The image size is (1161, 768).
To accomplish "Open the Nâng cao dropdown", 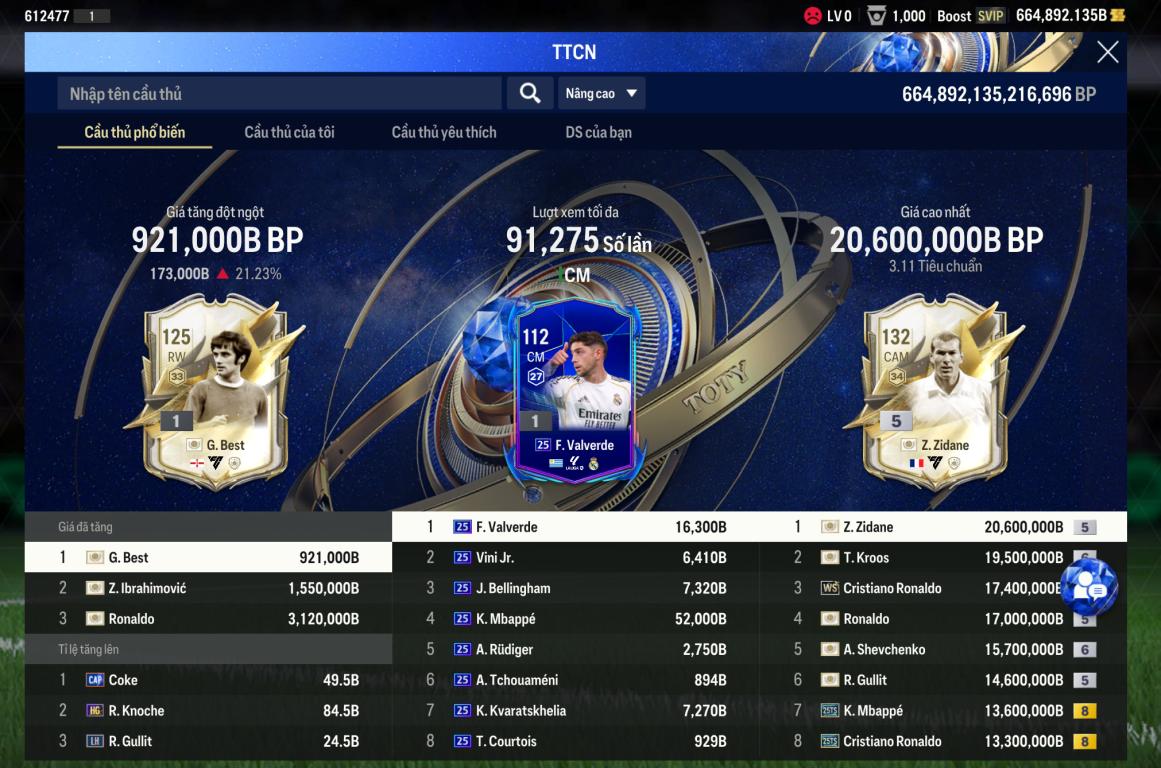I will pyautogui.click(x=601, y=94).
